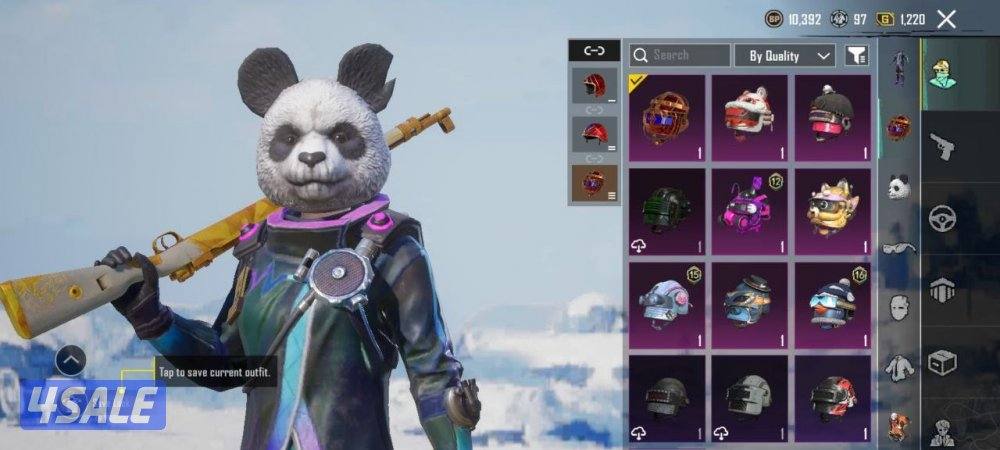The height and width of the screenshot is (450, 1000).
Task: Tap the arrow to save current outfit
Action: coord(70,360)
